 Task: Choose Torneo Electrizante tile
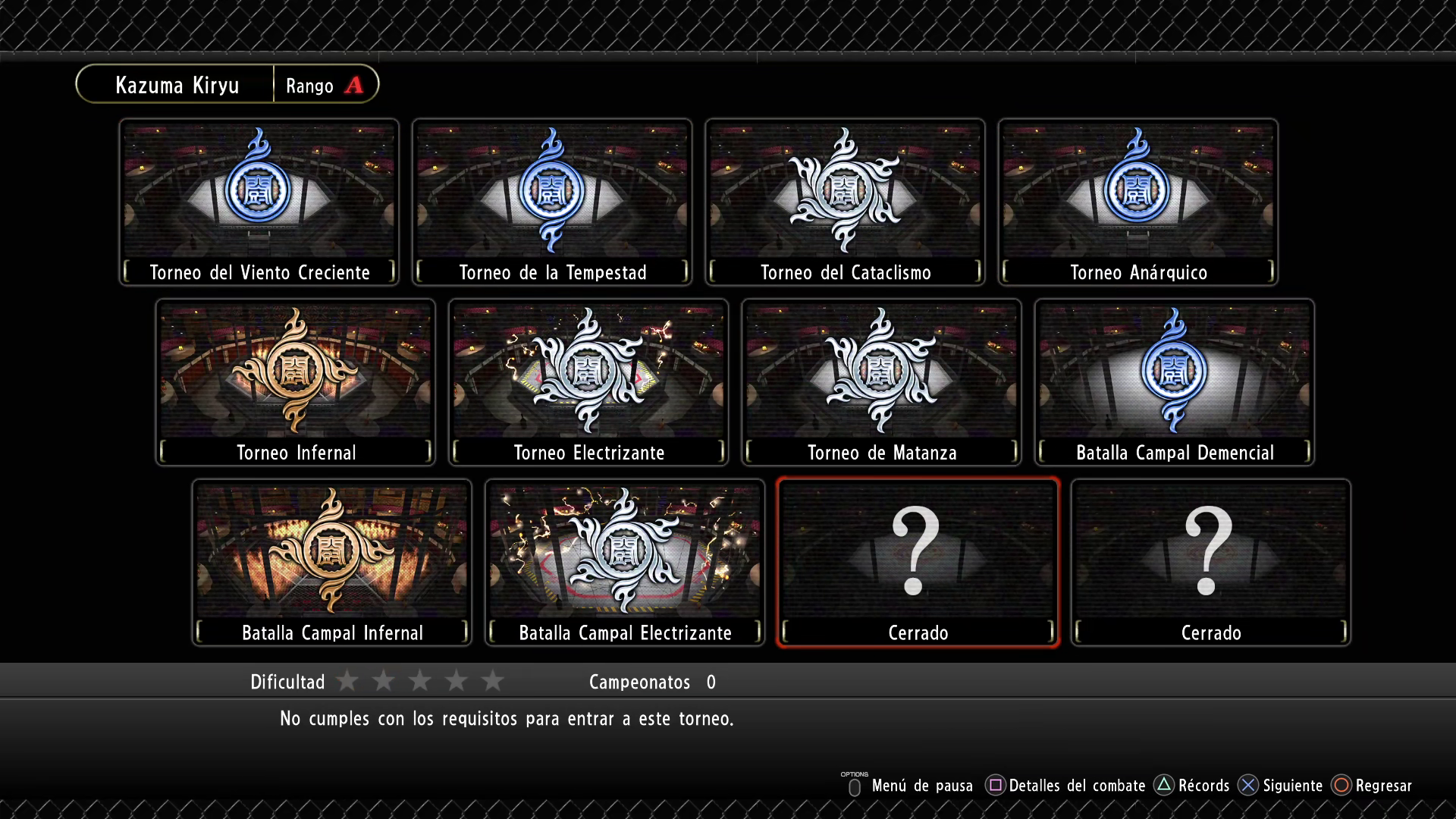588,382
